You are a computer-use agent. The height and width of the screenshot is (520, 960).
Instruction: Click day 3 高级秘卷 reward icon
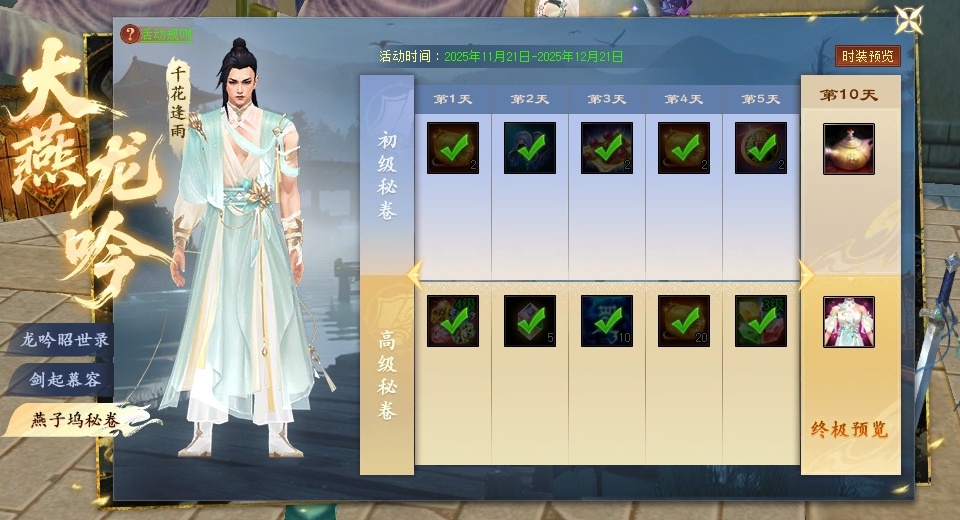(607, 322)
